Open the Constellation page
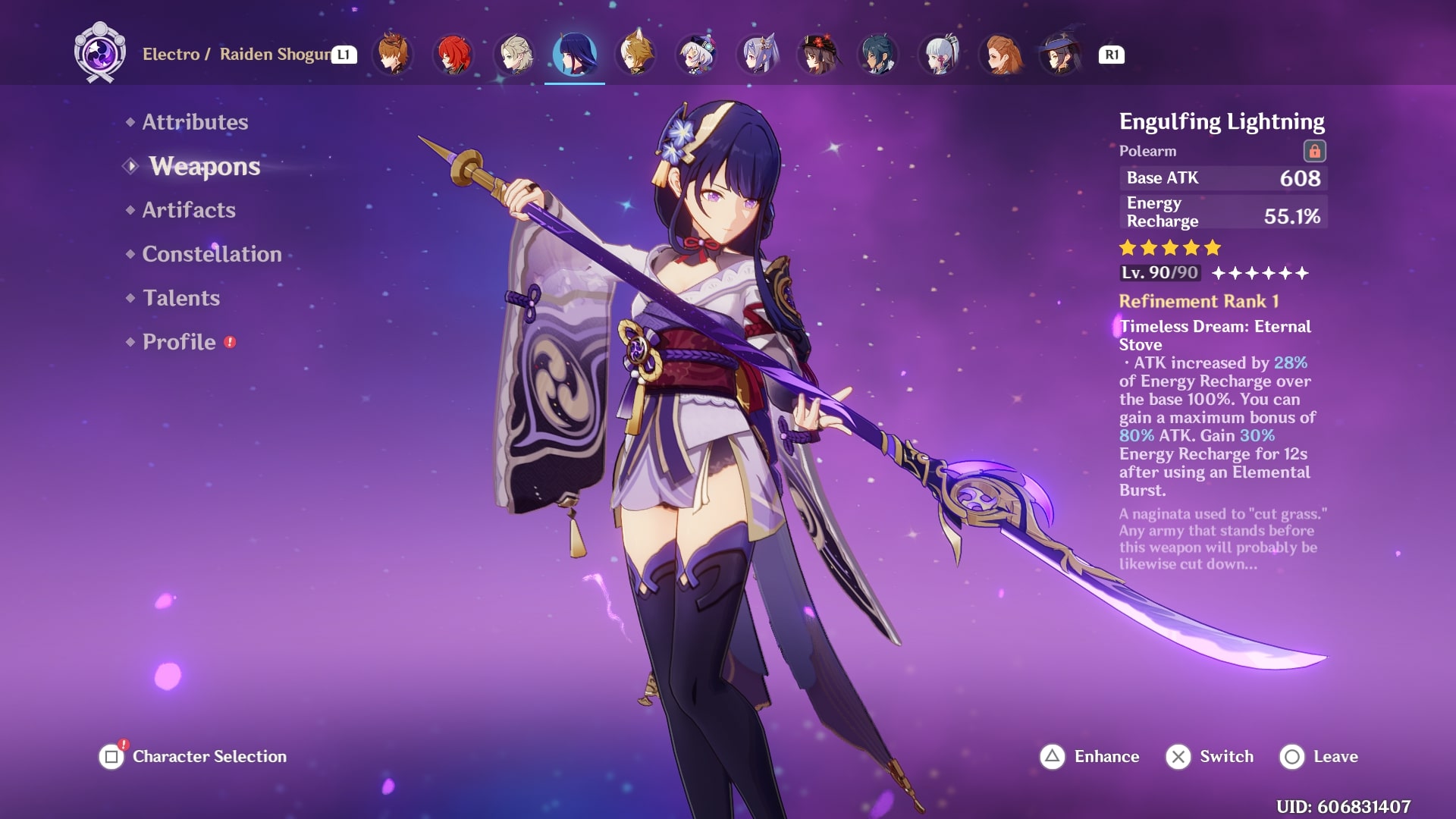 [x=212, y=254]
